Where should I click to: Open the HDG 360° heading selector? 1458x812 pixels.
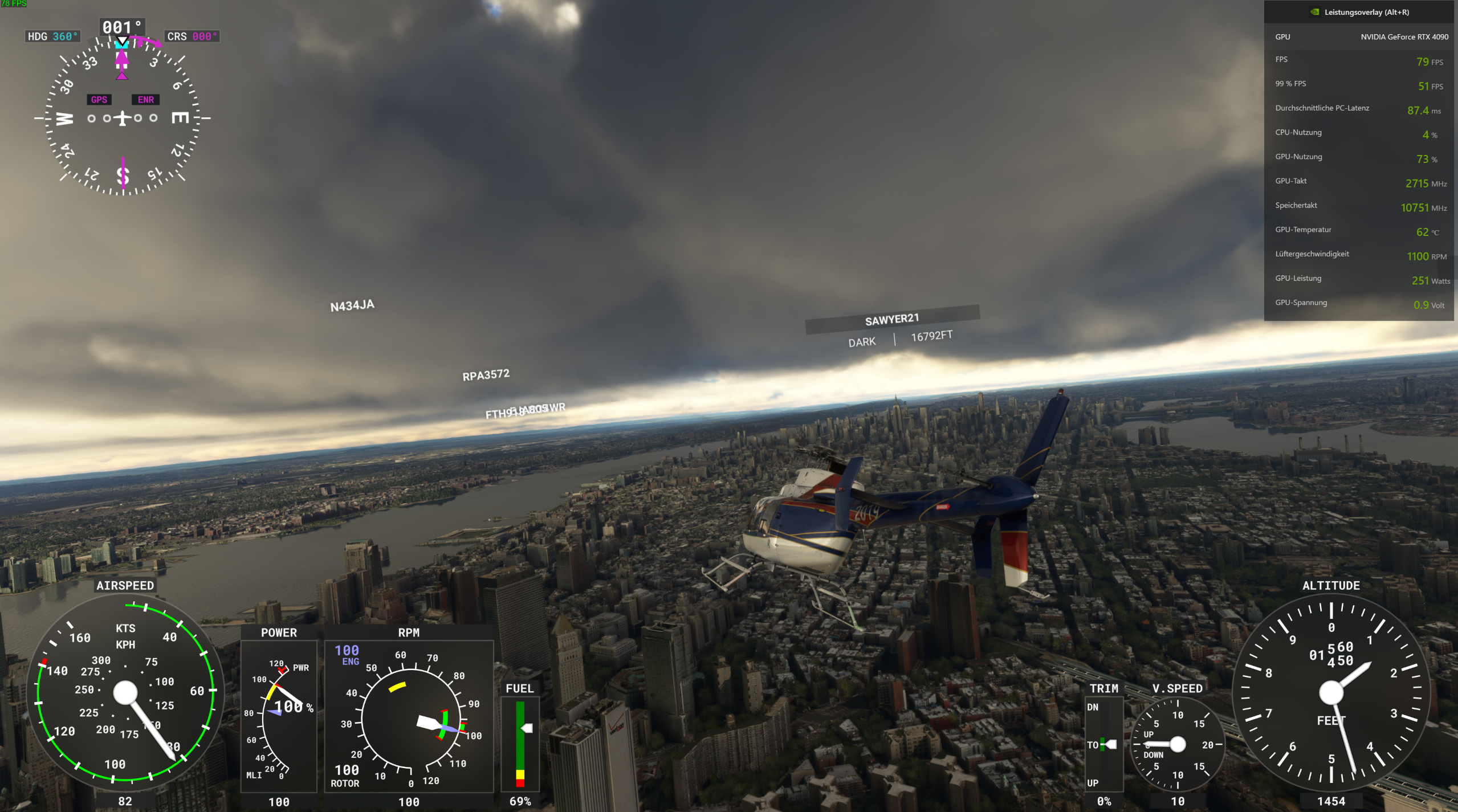point(52,35)
